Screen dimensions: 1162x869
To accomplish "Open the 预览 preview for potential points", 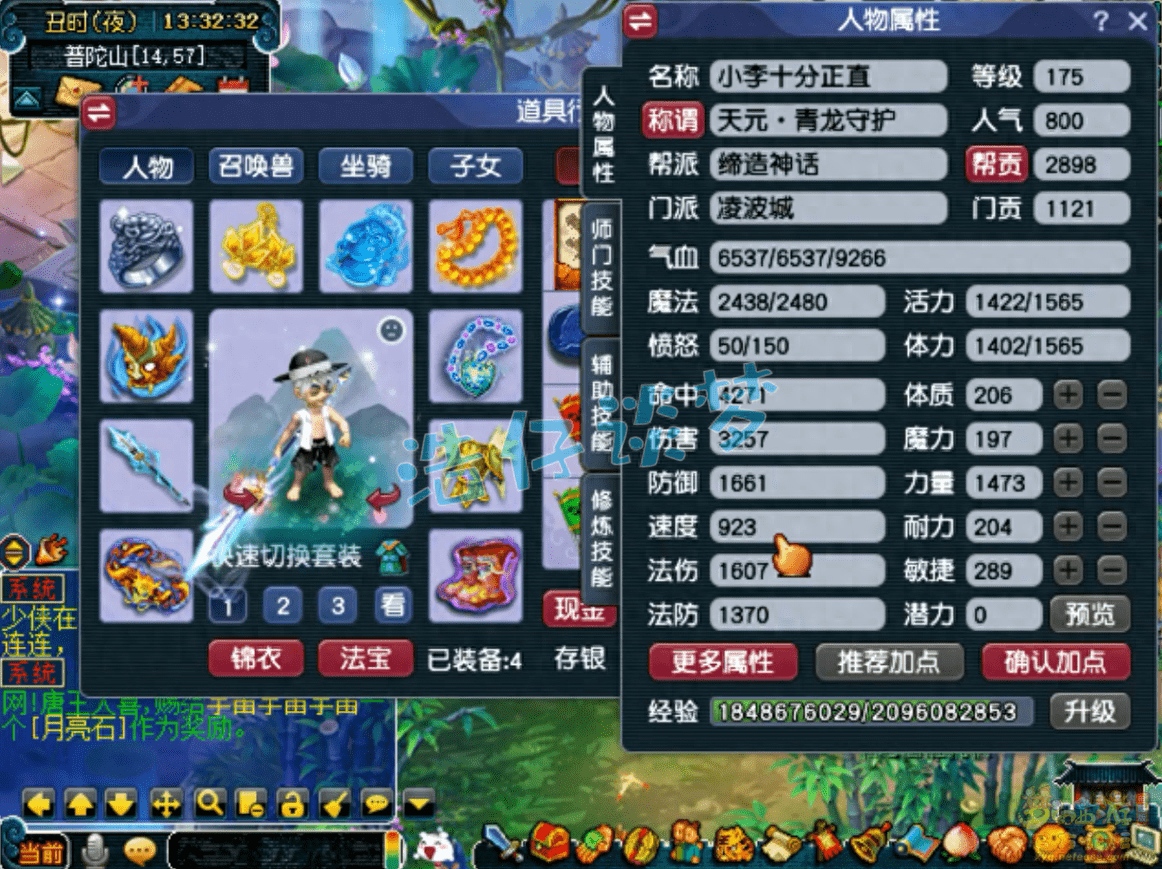I will [x=1089, y=614].
